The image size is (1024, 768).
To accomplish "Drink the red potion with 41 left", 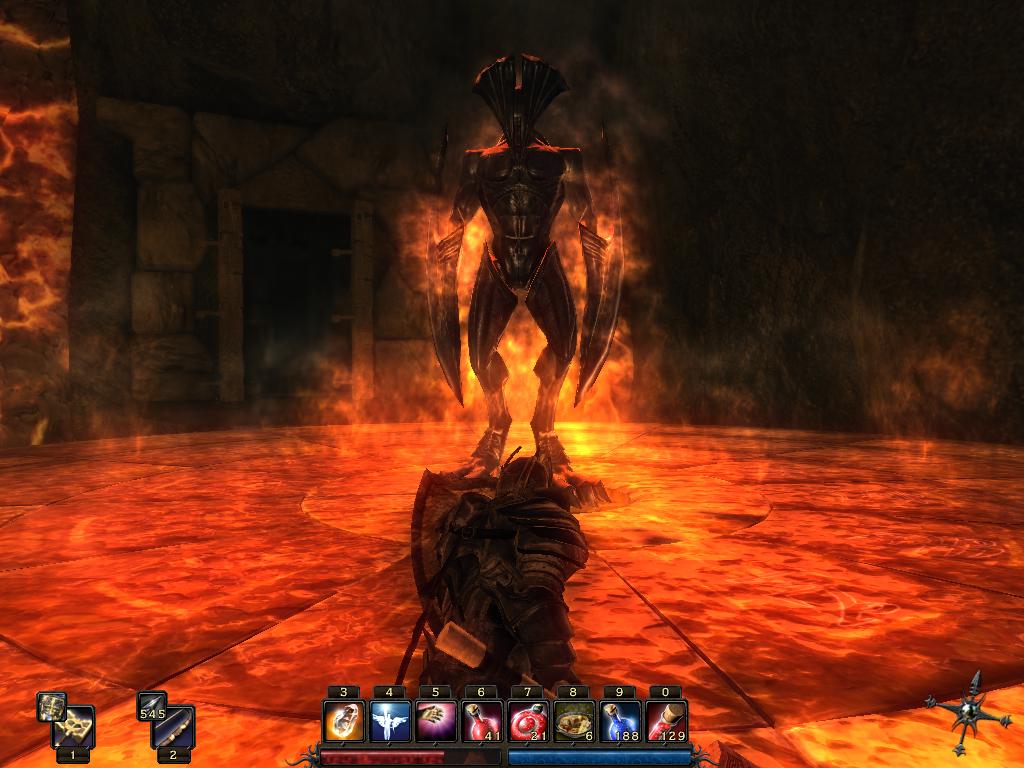I will point(481,720).
